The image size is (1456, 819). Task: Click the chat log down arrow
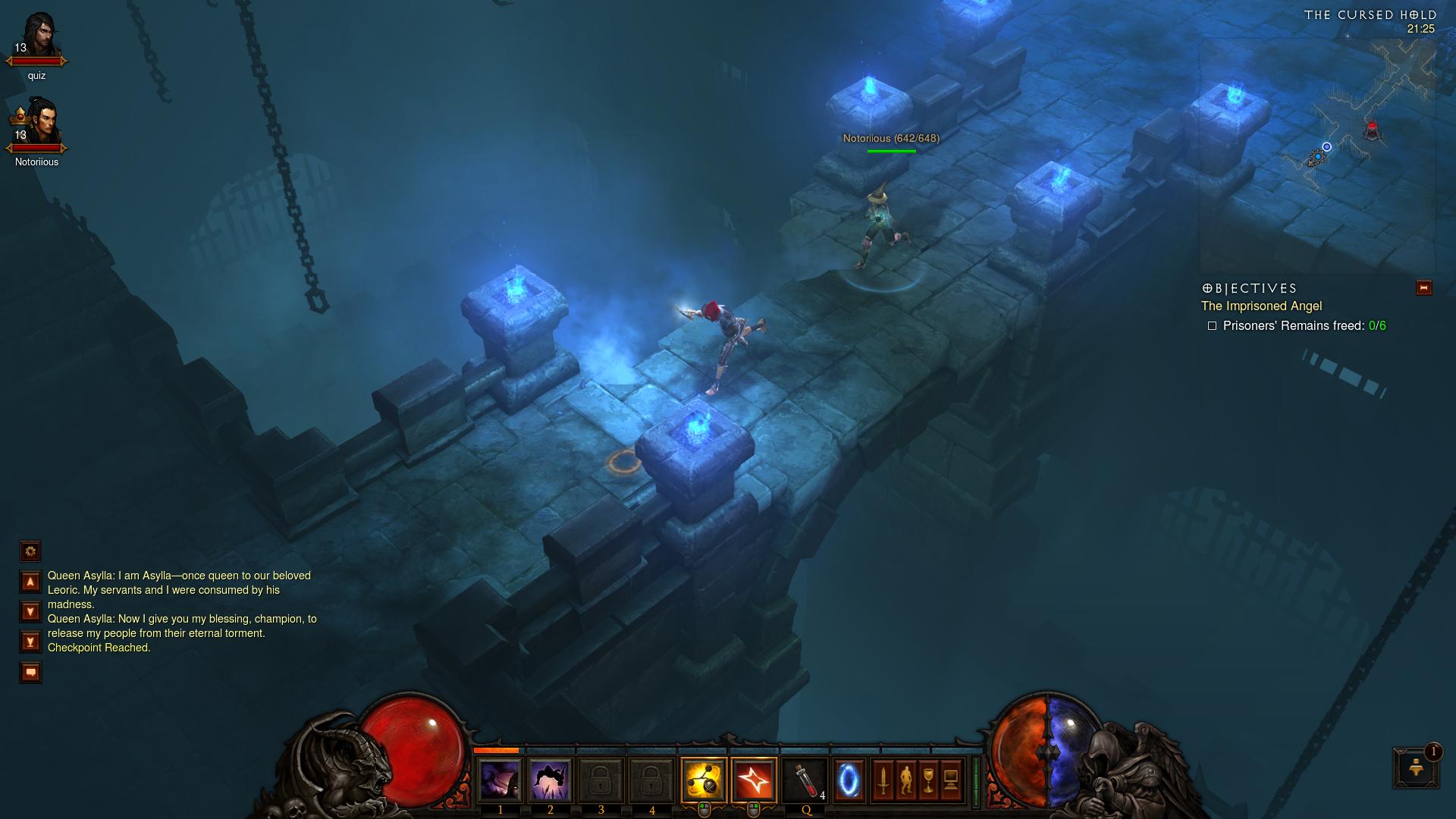coord(30,611)
